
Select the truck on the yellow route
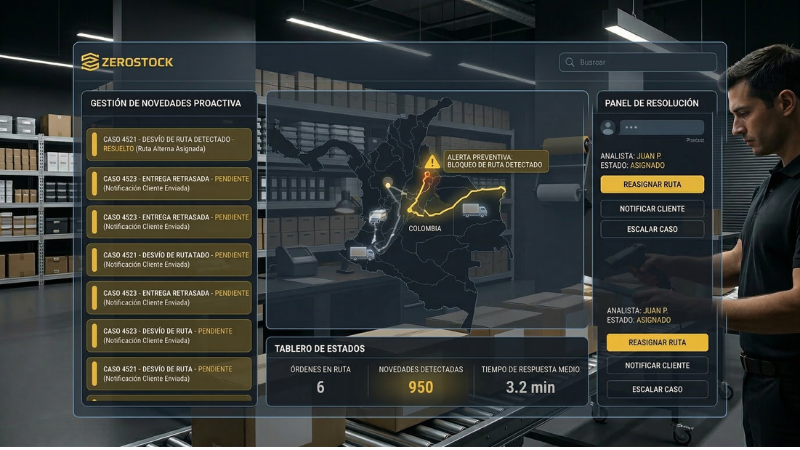click(474, 210)
